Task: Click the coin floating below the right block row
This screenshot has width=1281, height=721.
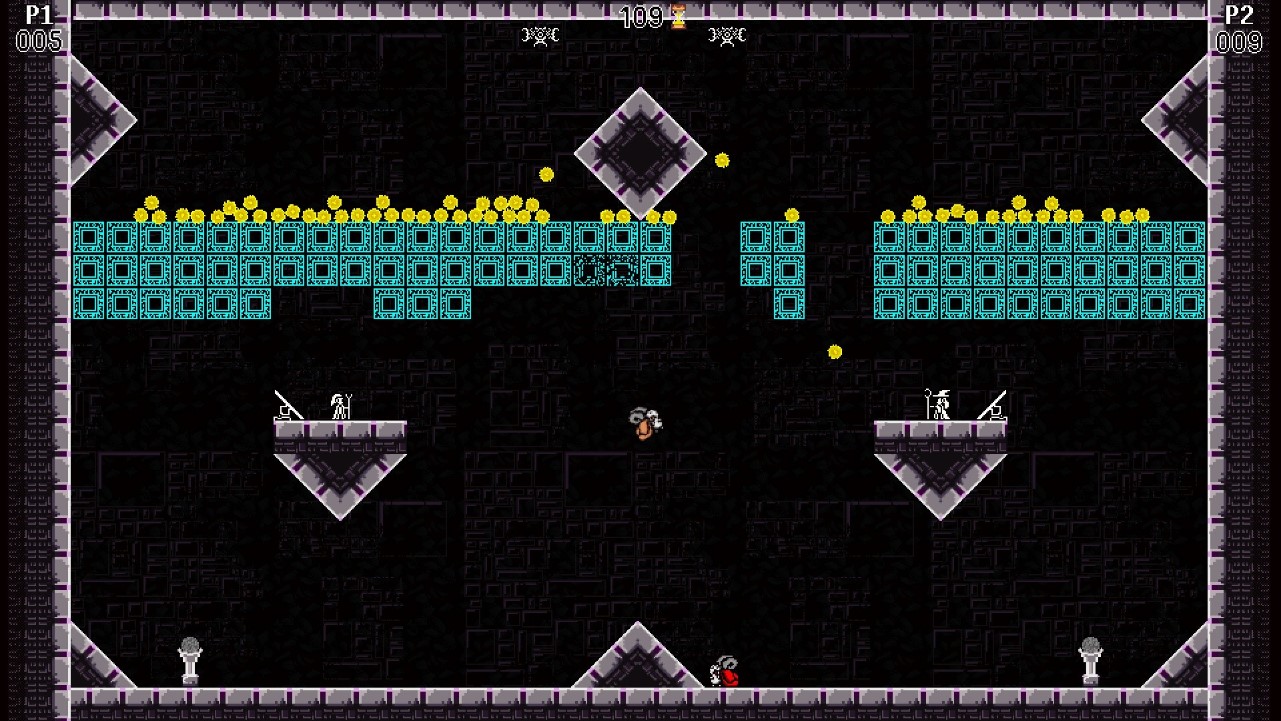Action: (836, 352)
